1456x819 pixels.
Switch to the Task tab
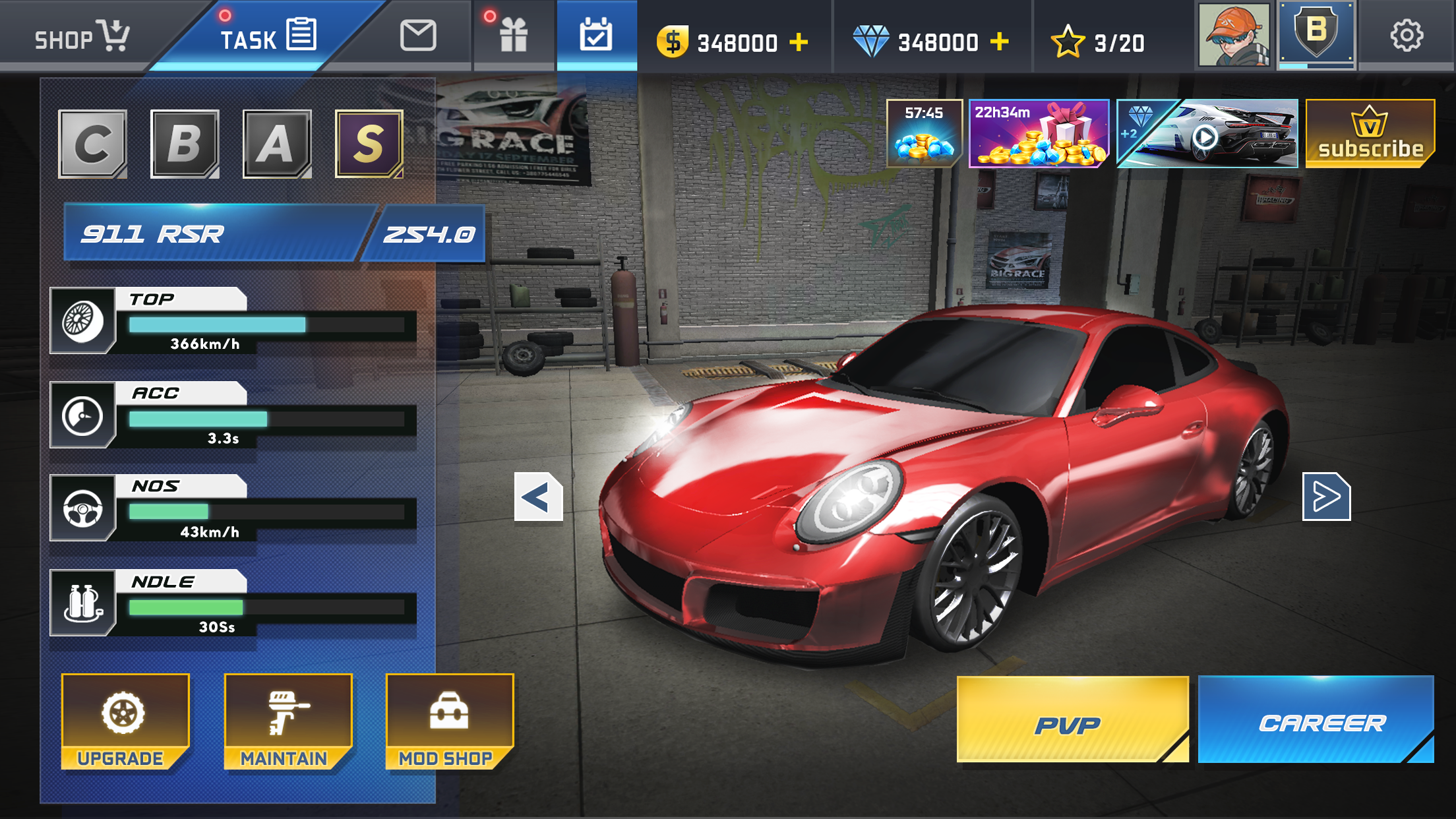(x=267, y=36)
